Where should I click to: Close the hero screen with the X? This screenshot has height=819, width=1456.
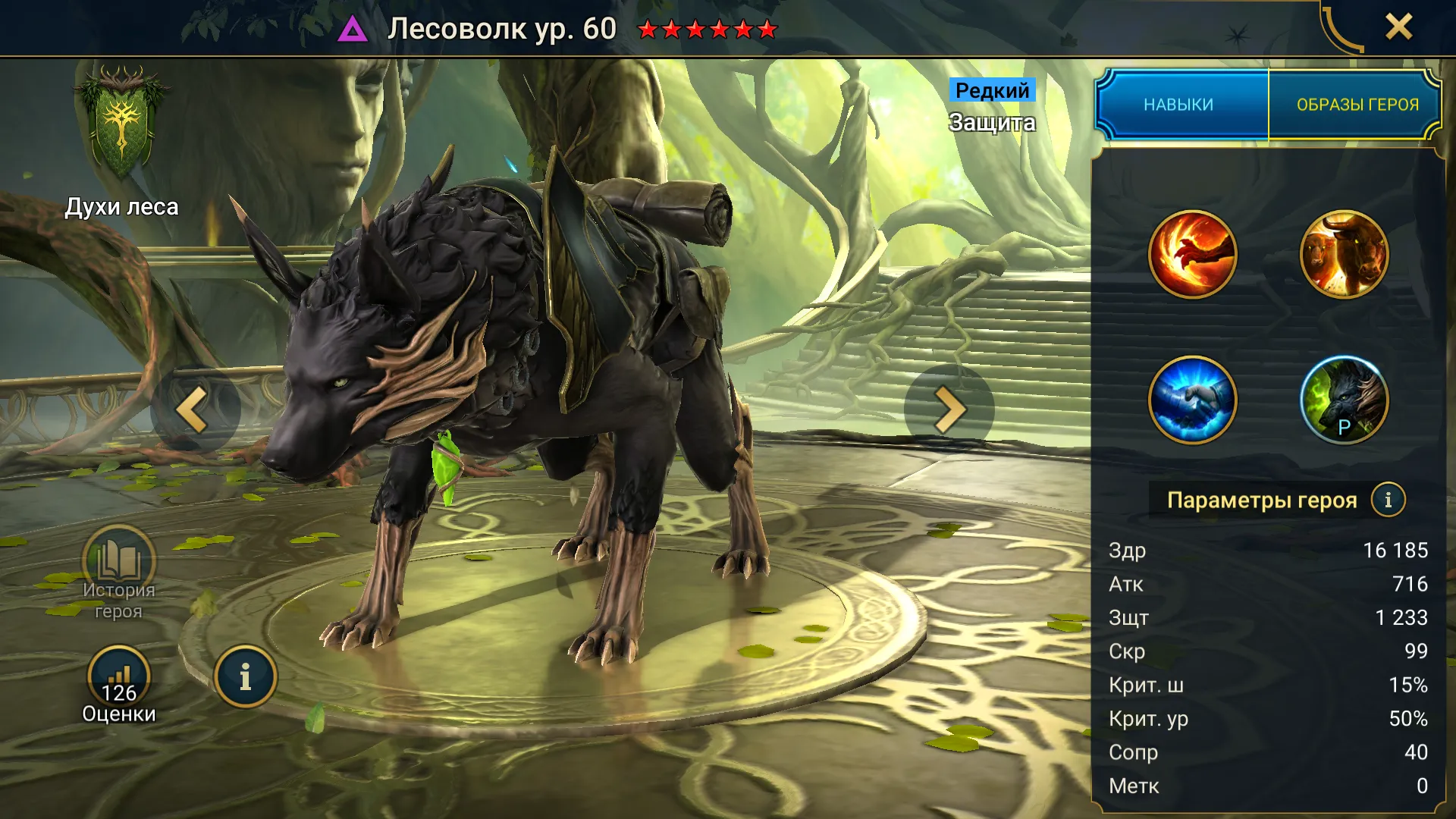pyautogui.click(x=1398, y=27)
